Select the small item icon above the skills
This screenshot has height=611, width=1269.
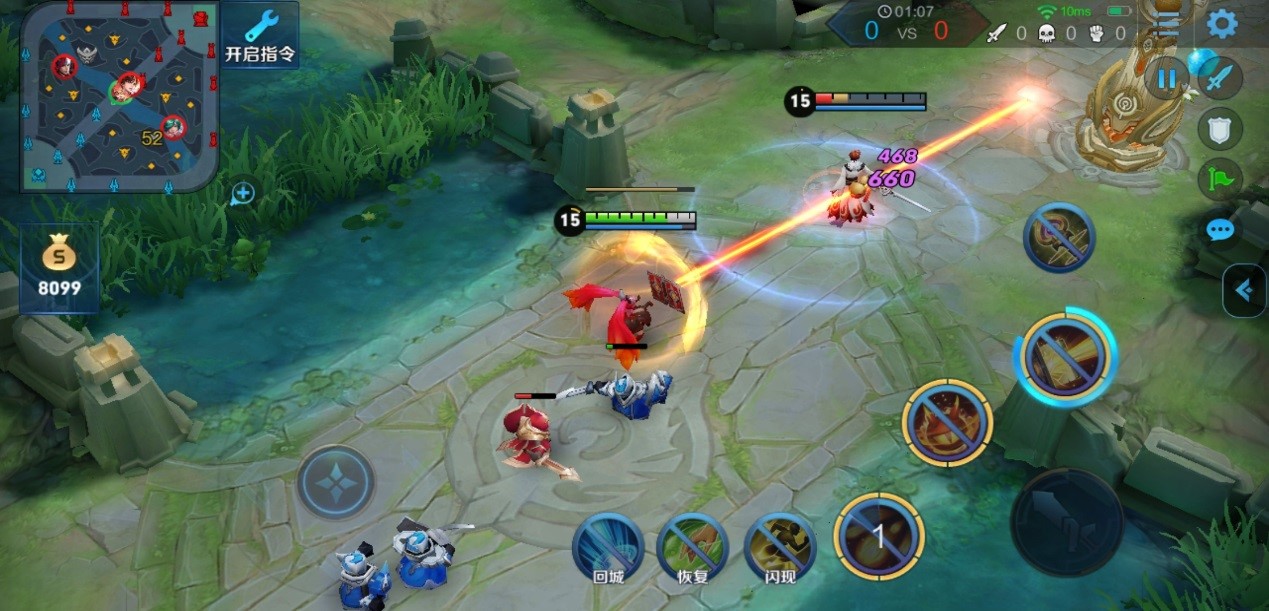(1059, 237)
